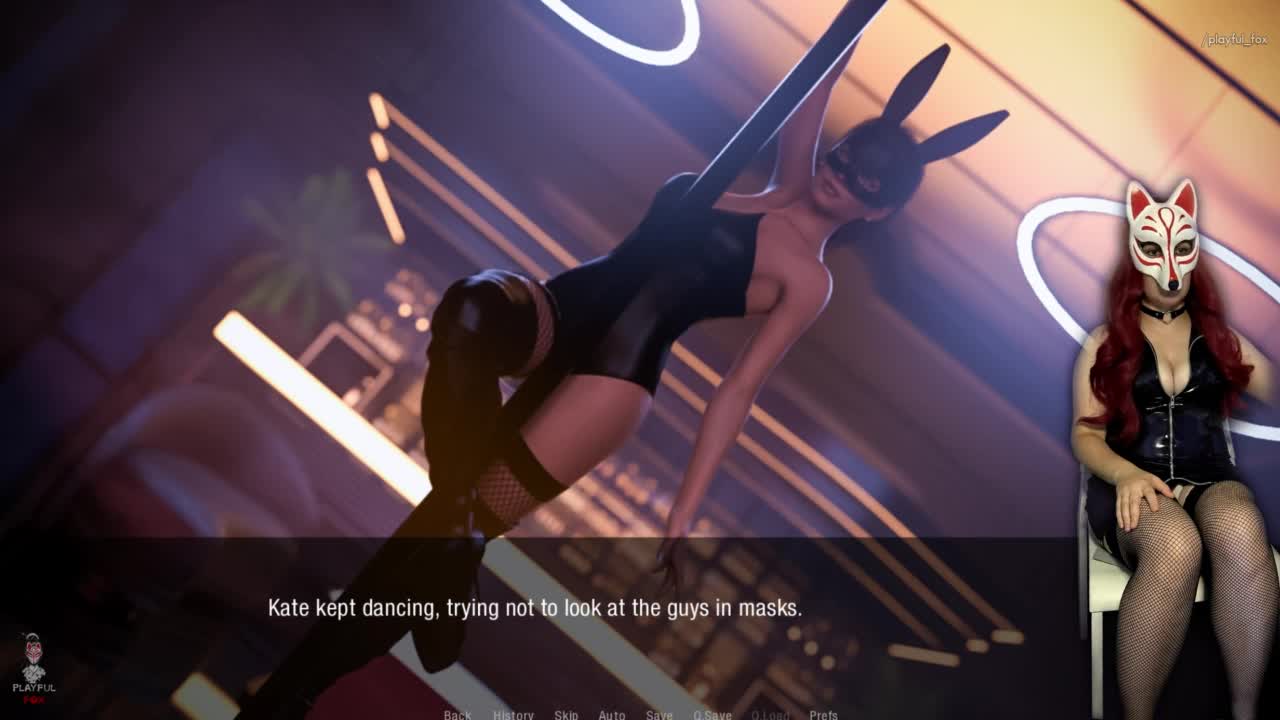Open Prefs settings
Screen dimensions: 1280x720
823,714
